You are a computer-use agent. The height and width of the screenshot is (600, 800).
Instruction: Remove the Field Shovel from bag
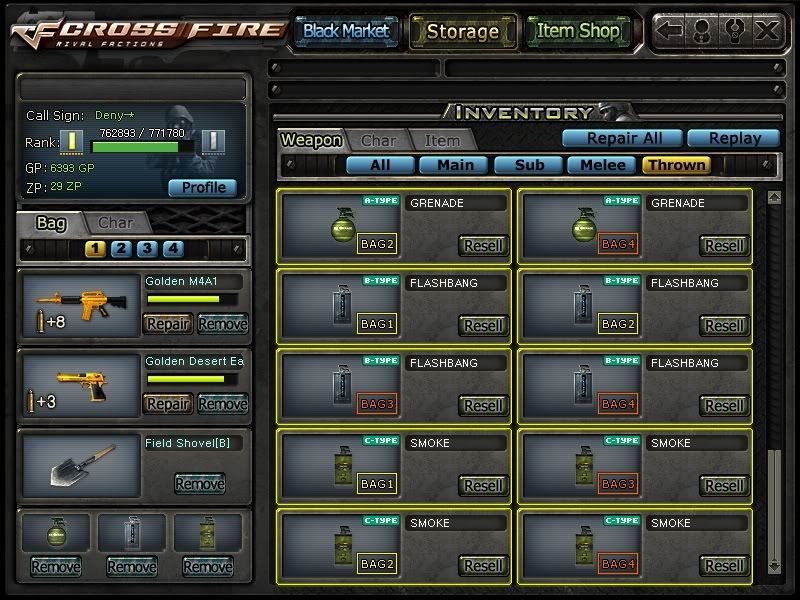(x=199, y=484)
